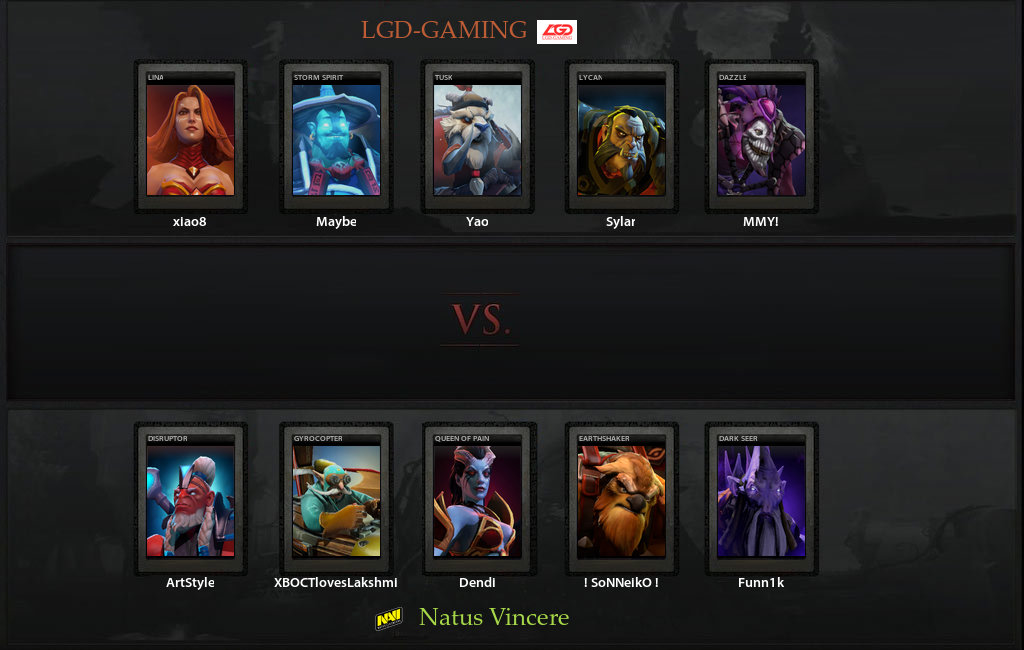
Task: Click the Tusk hero card
Action: (x=477, y=138)
